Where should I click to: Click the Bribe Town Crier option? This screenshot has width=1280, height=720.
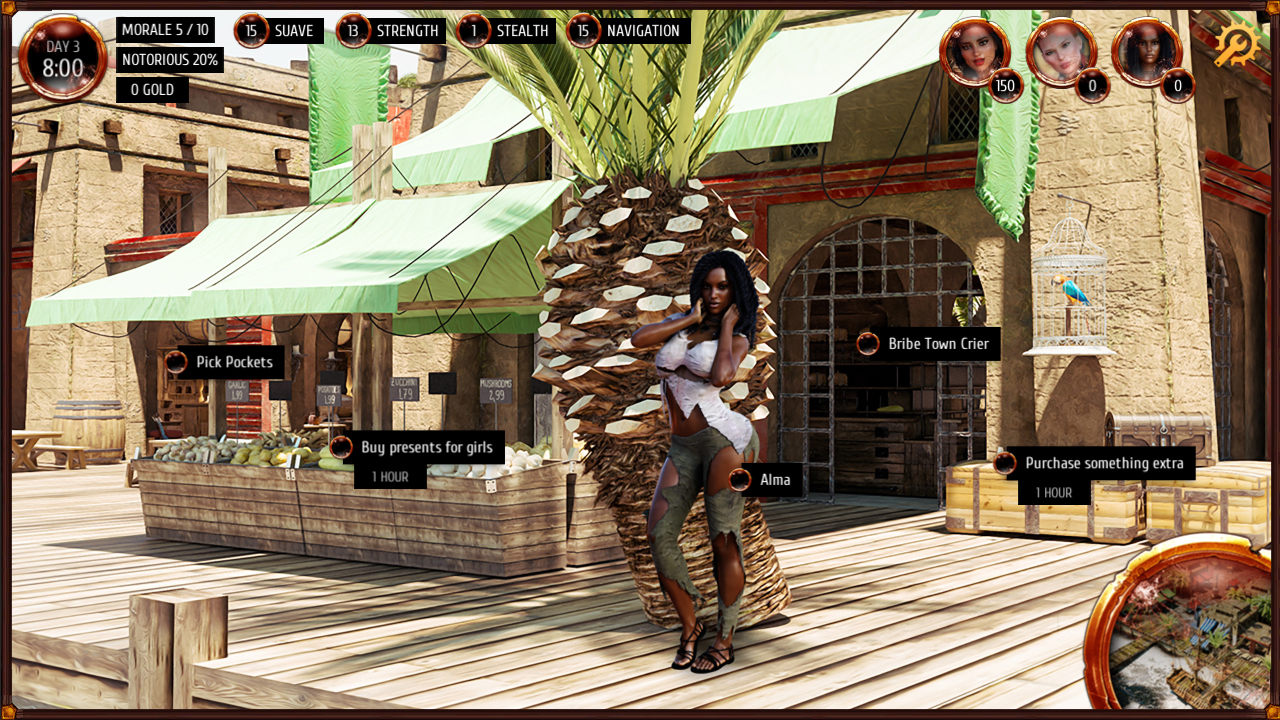click(x=927, y=344)
